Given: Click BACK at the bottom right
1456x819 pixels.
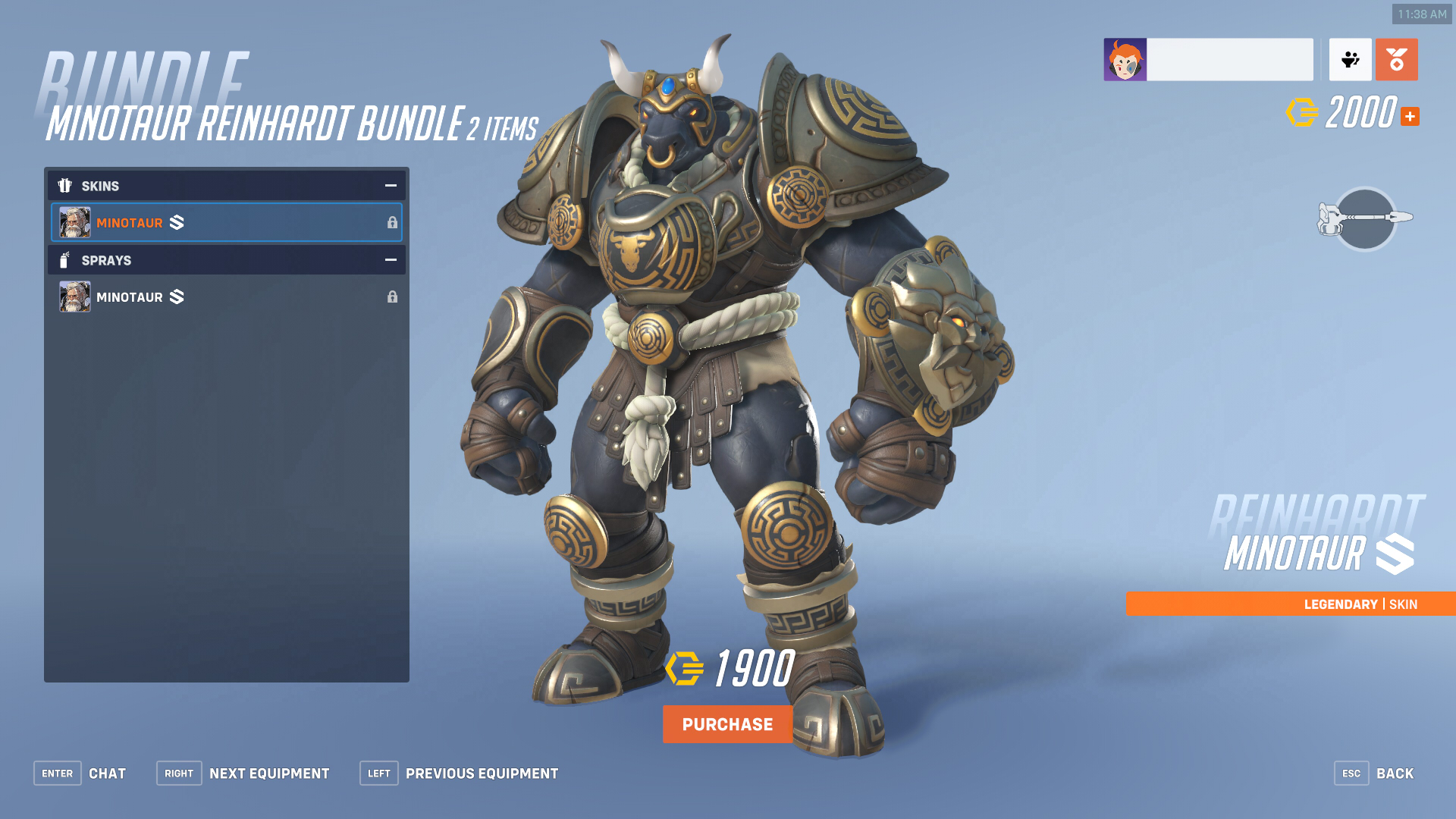Looking at the screenshot, I should pos(1395,773).
